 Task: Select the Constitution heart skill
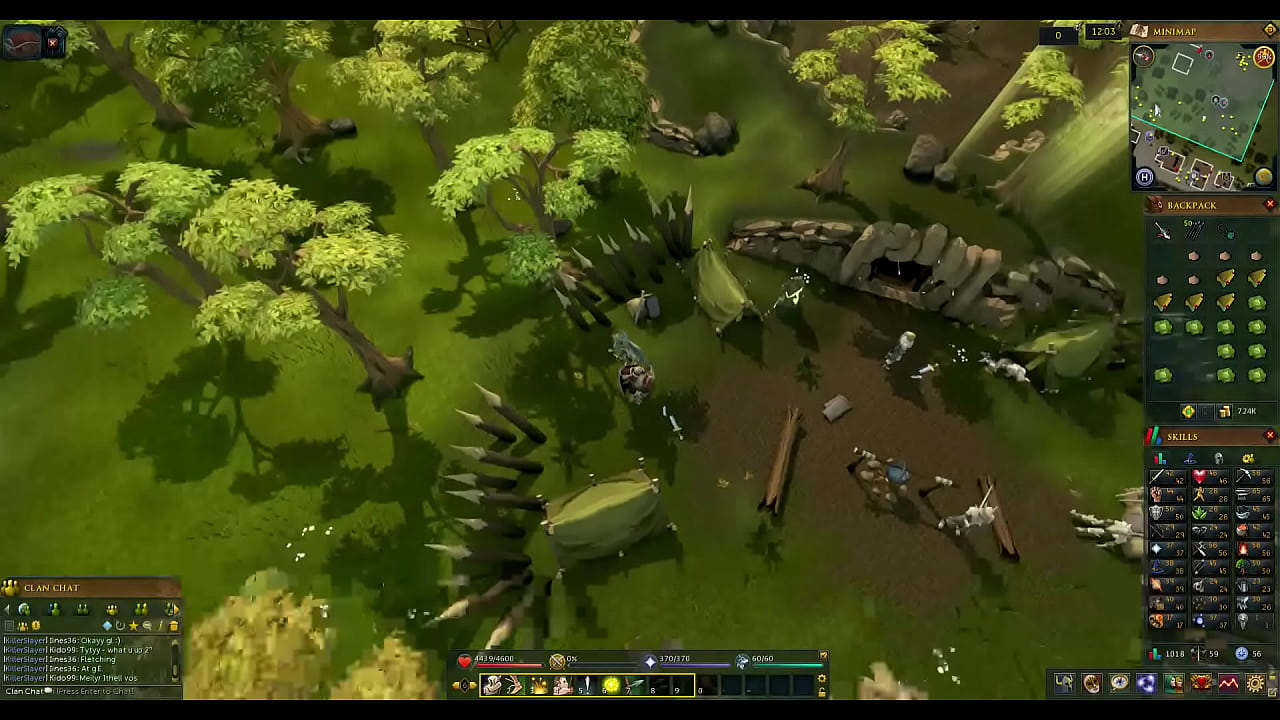click(x=1199, y=477)
